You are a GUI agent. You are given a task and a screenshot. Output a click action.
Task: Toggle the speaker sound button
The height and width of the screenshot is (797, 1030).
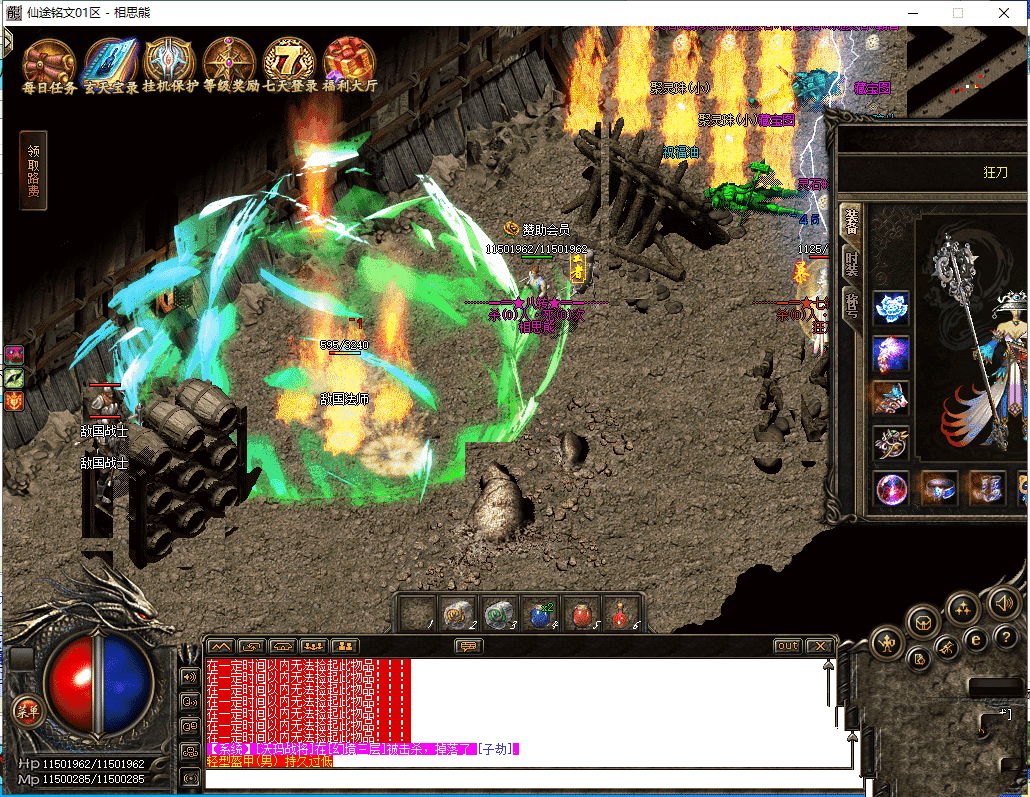coord(1003,603)
